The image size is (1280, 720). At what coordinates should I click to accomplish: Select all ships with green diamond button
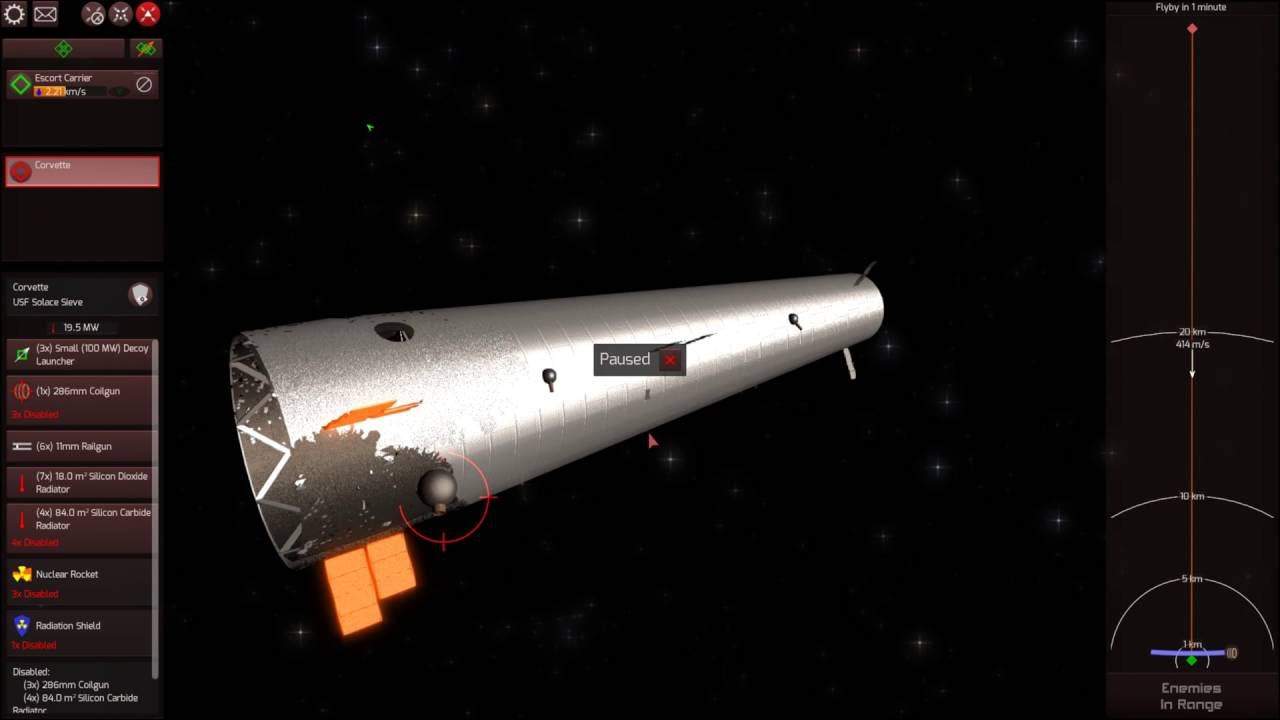(63, 48)
